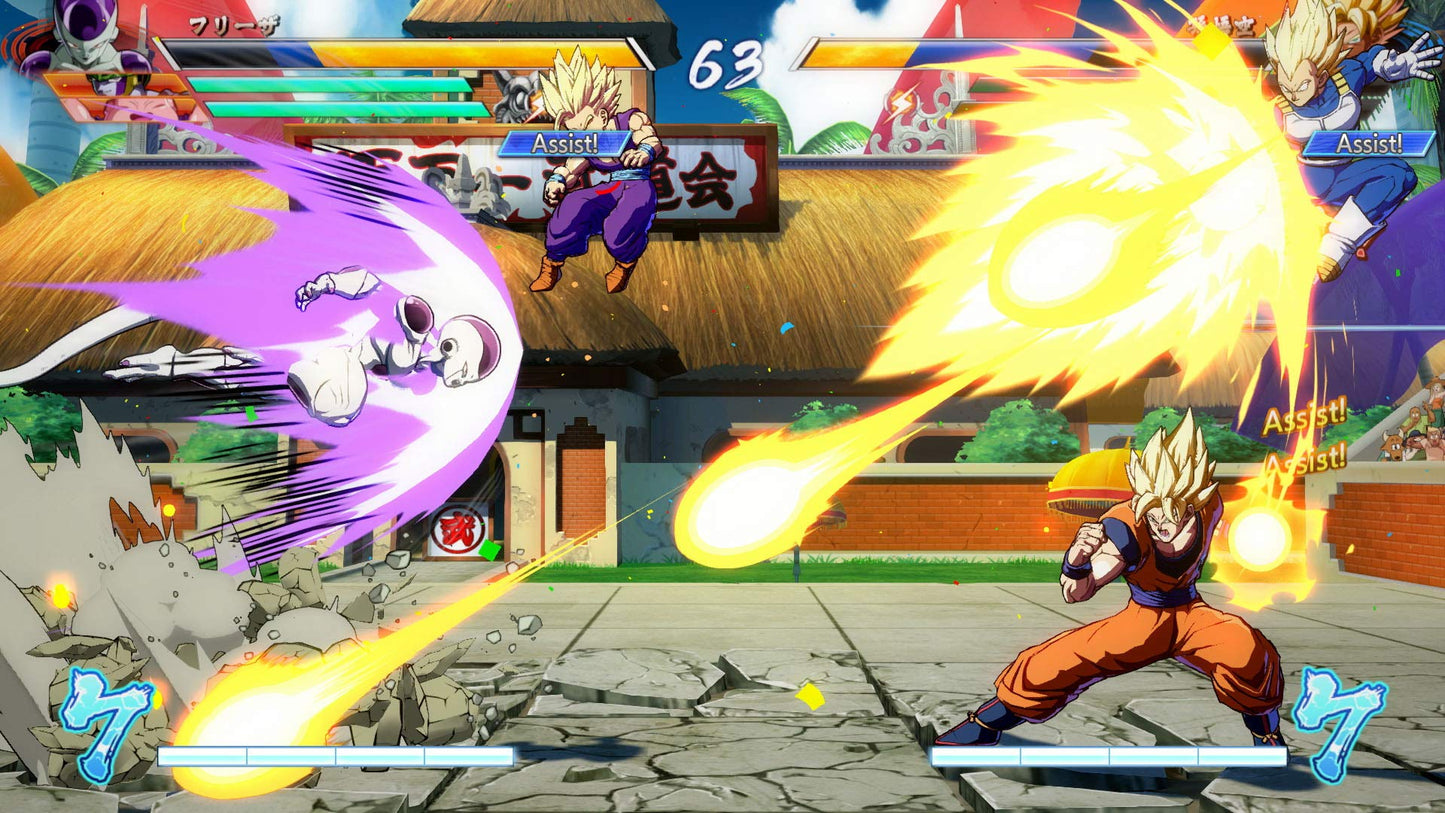Image resolution: width=1445 pixels, height=813 pixels.
Task: Click Cell's reserve teammate portrait icon
Action: pos(112,85)
